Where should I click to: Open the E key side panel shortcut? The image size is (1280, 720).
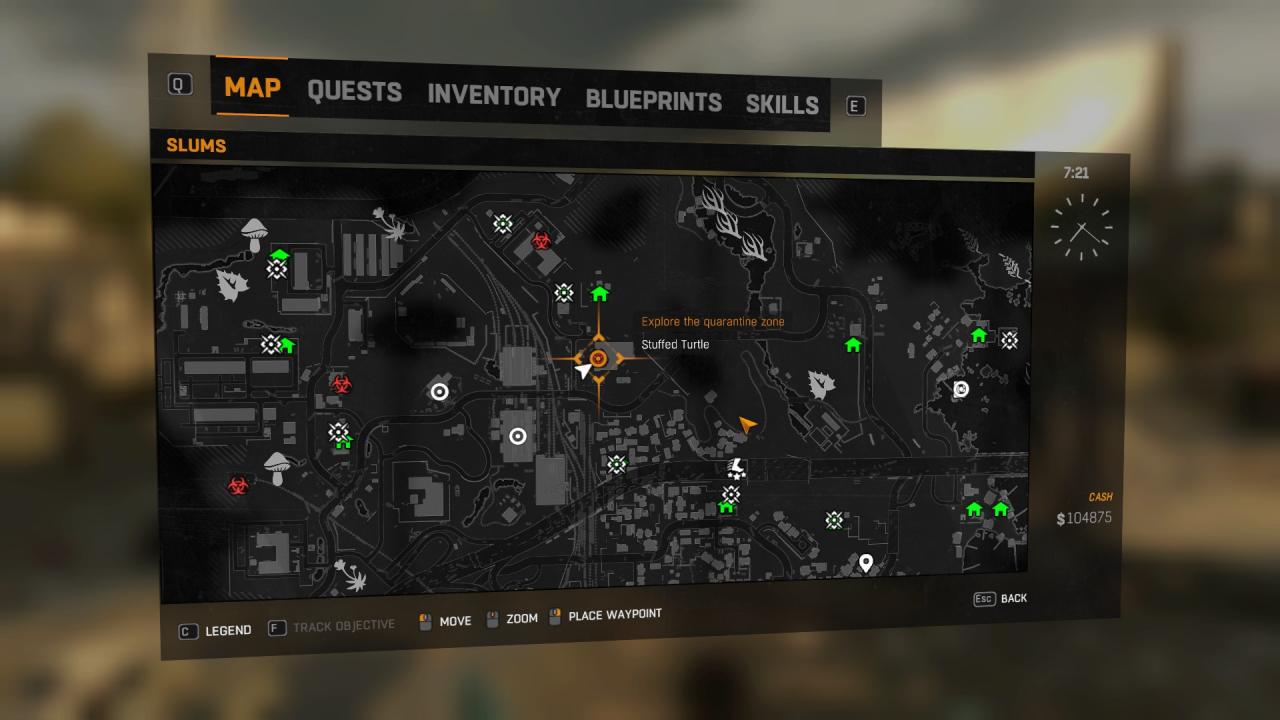(x=855, y=105)
